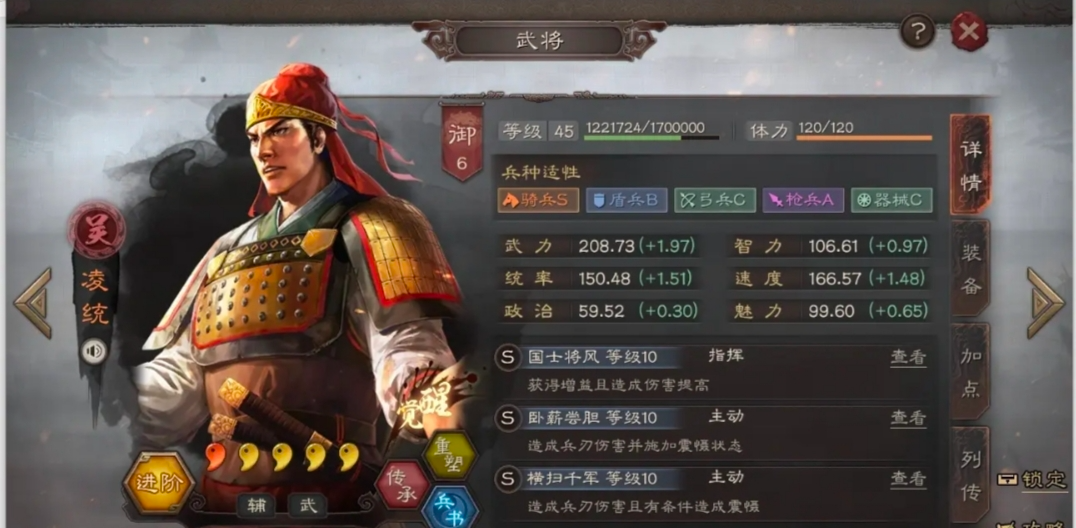Toggle the 锁定 lock option

(1035, 480)
